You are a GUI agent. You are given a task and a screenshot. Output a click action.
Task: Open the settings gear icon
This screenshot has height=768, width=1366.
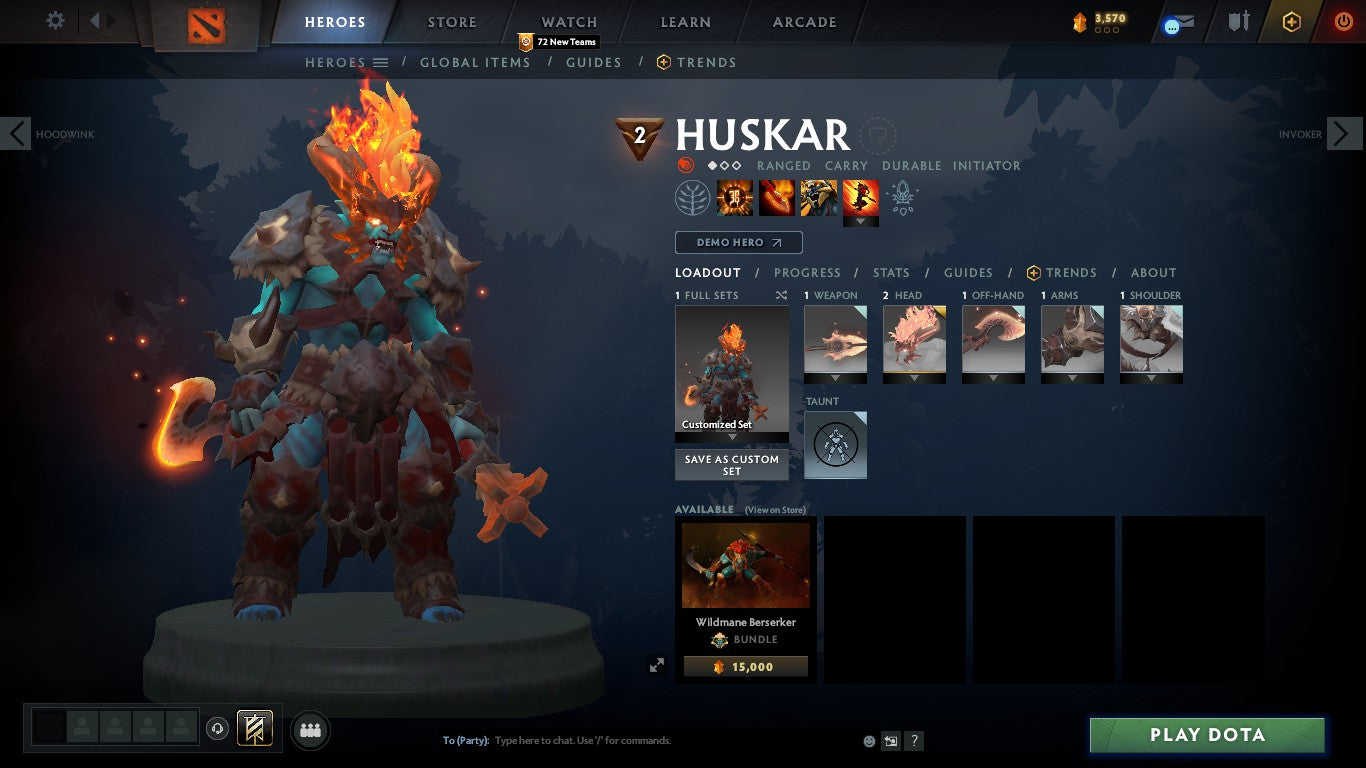[55, 20]
